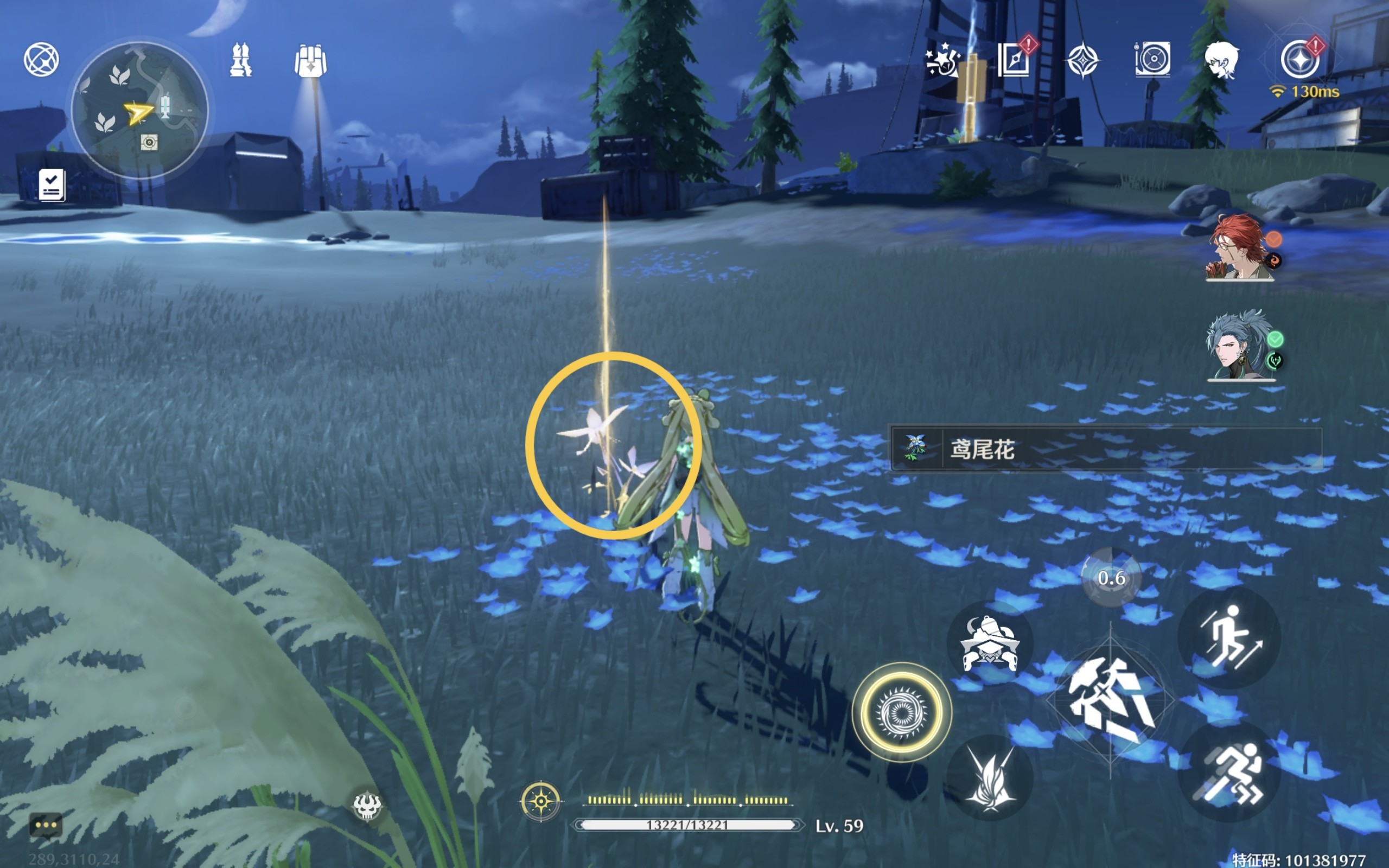Screen dimensions: 1389x868
Task: Switch to the red-haired party character
Action: click(x=1240, y=248)
